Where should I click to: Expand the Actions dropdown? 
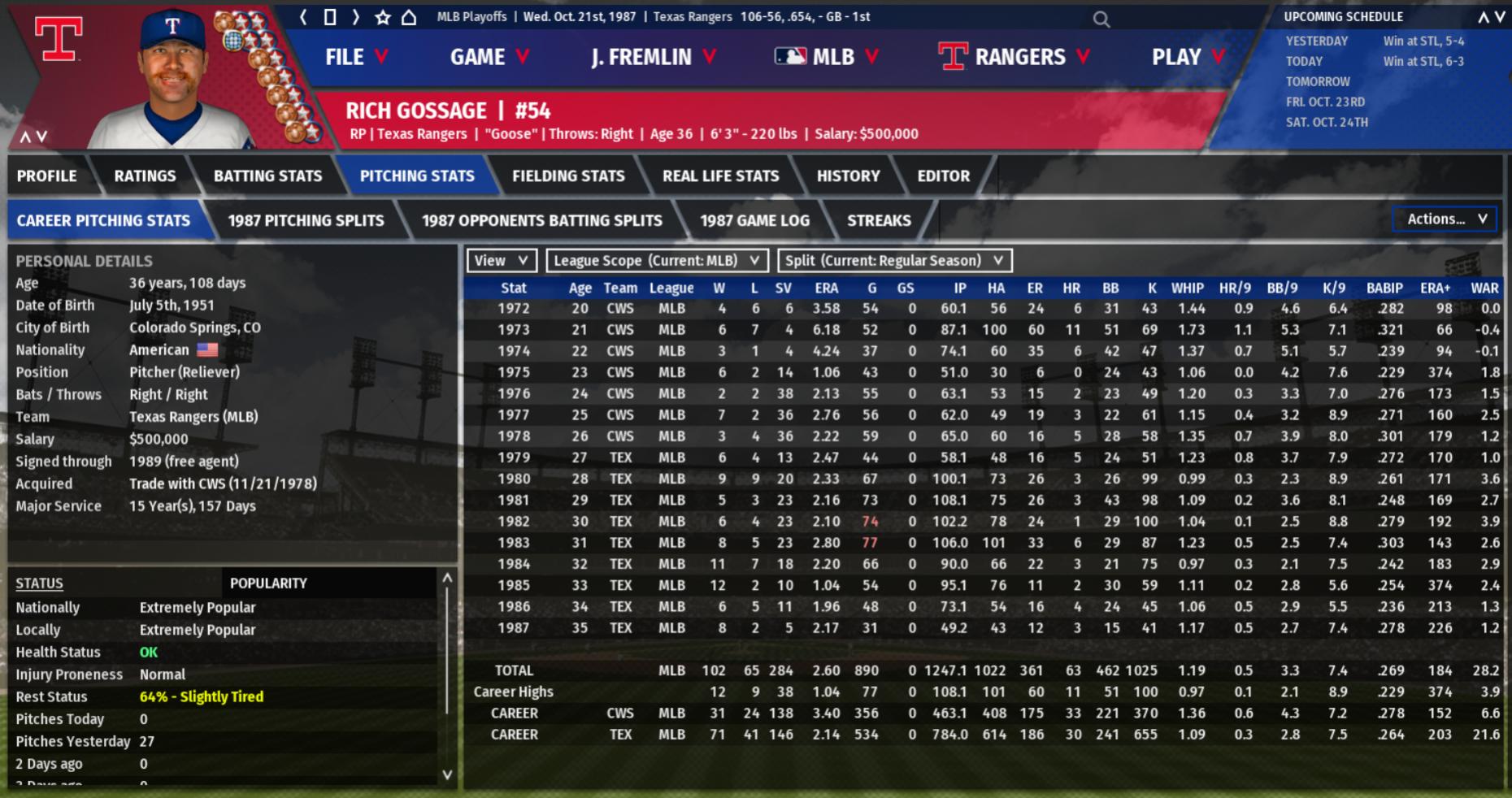click(x=1445, y=219)
